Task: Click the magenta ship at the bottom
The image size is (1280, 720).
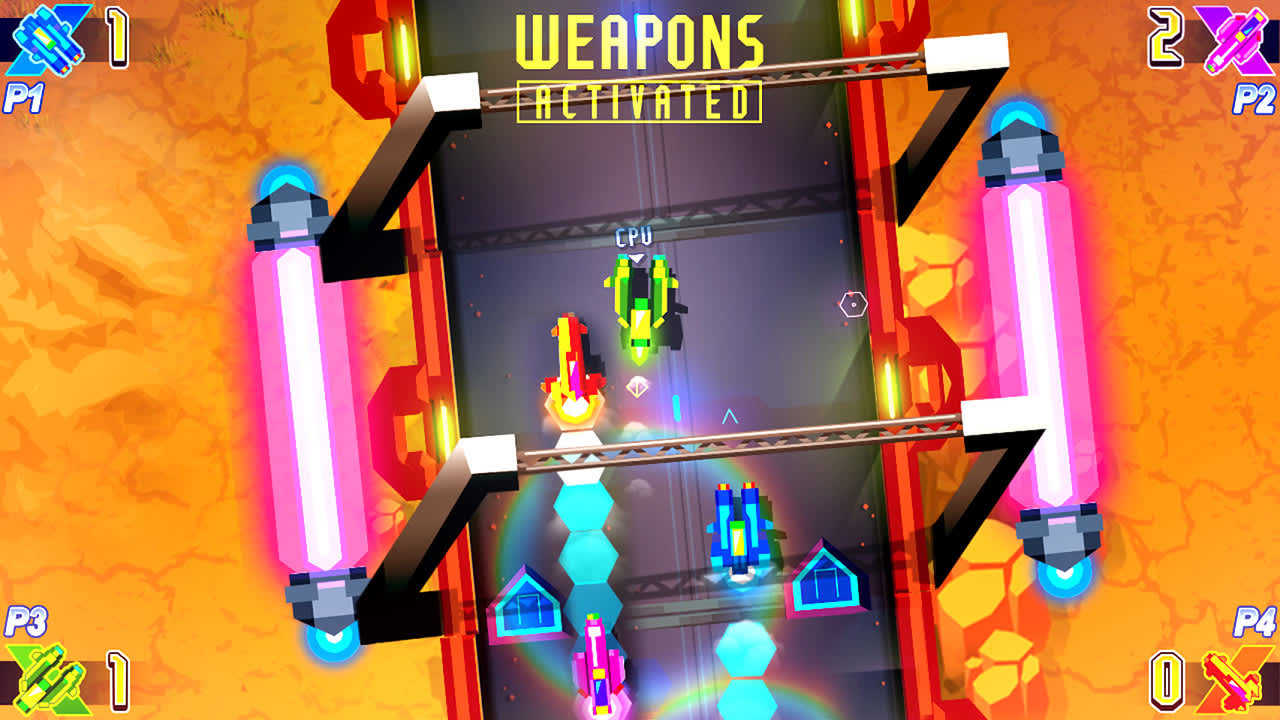Action: pos(598,665)
